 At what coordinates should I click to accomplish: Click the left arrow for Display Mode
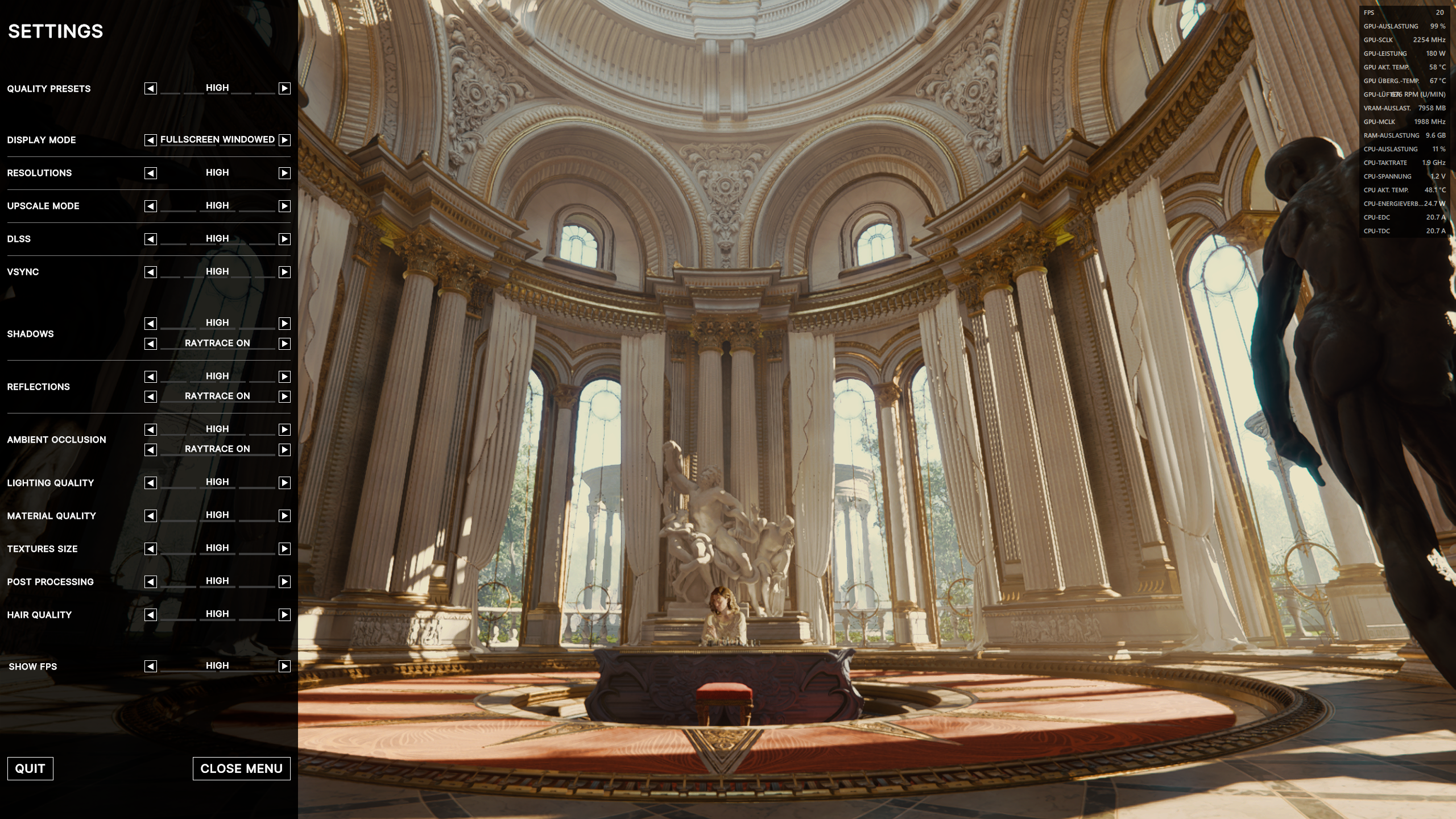150,140
